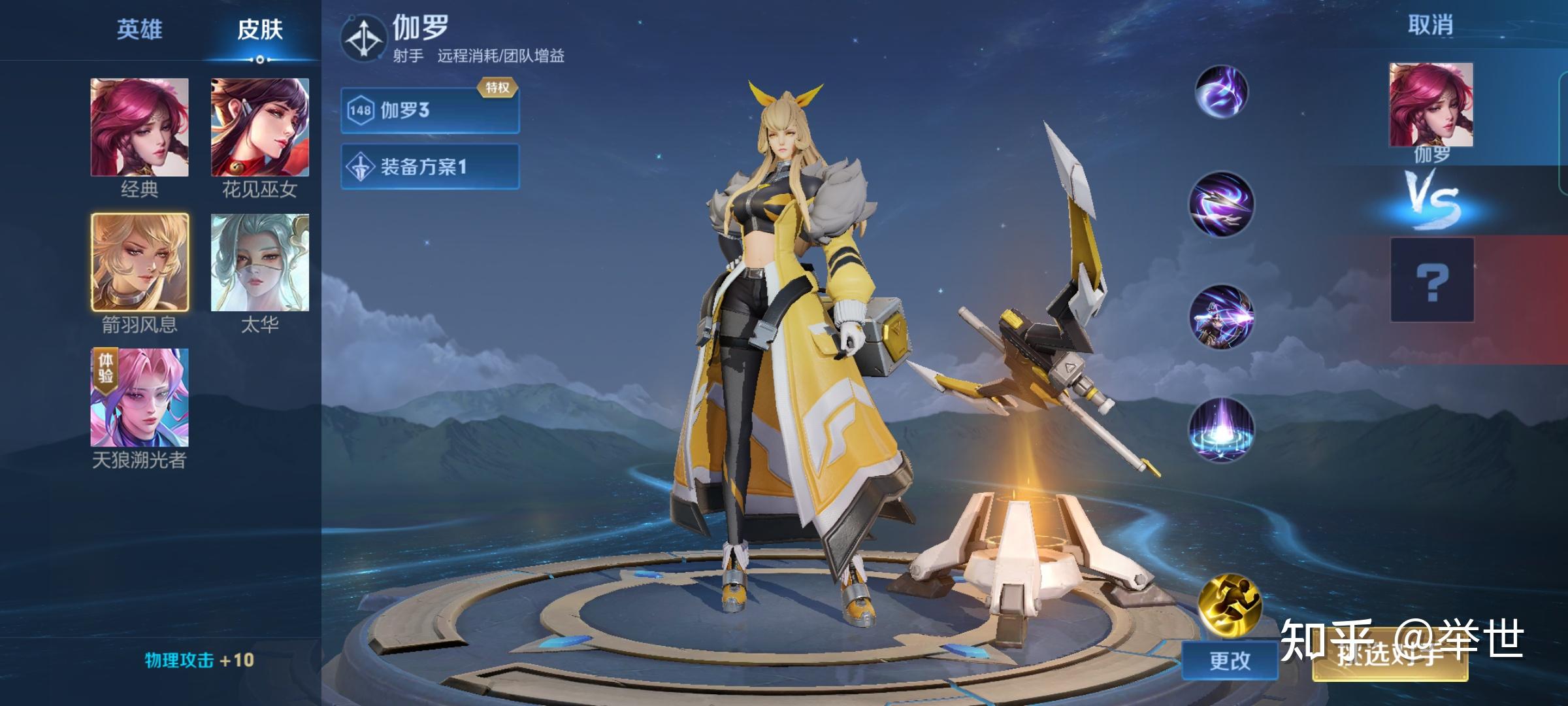Switch to the 英雄 tab
Screen dimensions: 1568x706
point(139,30)
